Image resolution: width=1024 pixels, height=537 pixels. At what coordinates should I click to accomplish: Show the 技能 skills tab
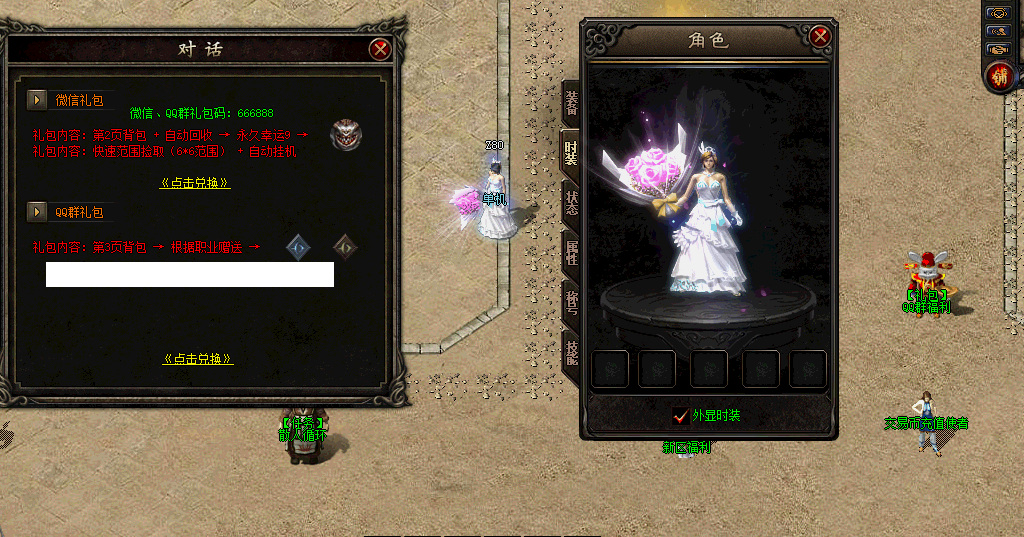(571, 352)
